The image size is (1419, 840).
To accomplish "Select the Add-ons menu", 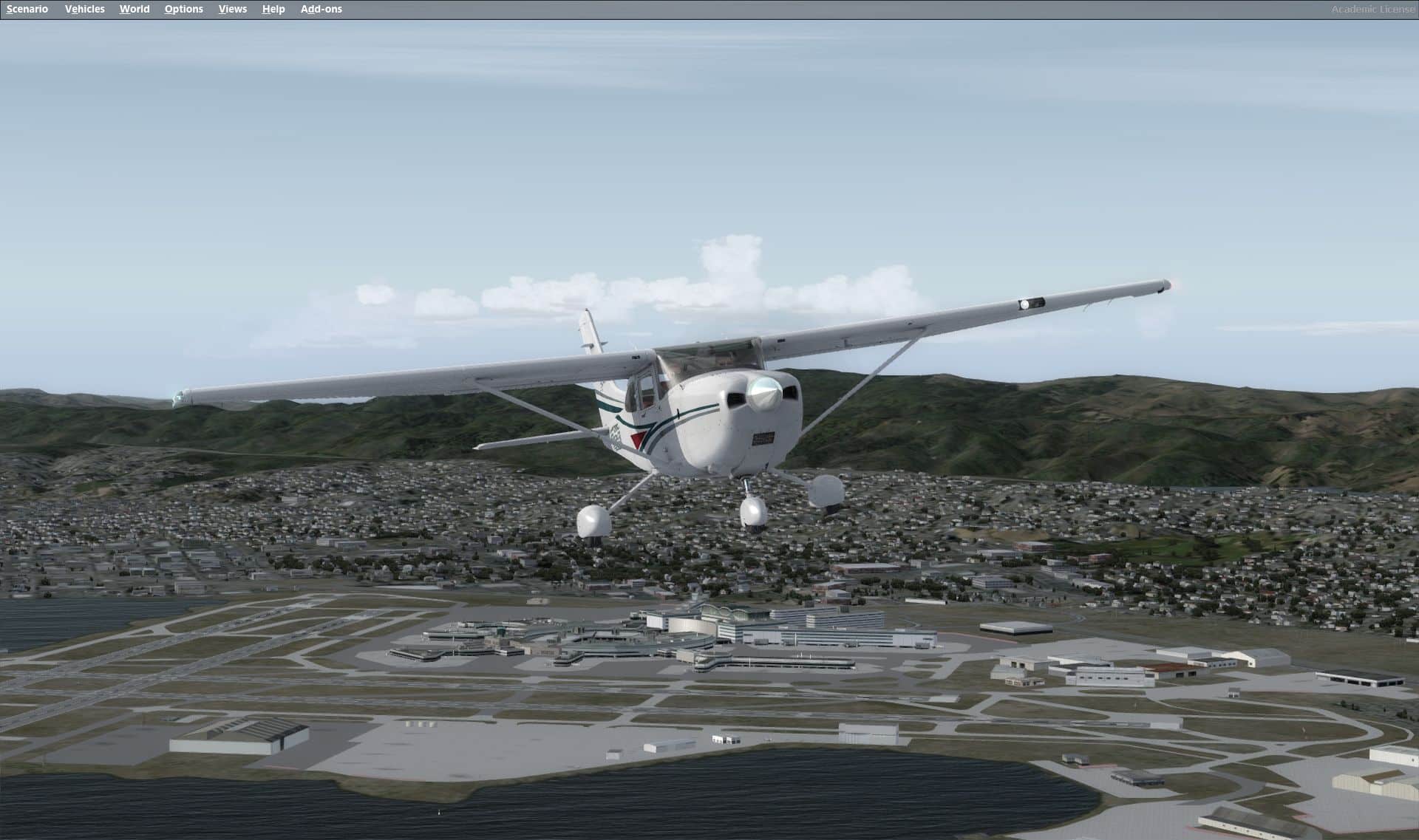I will click(321, 9).
